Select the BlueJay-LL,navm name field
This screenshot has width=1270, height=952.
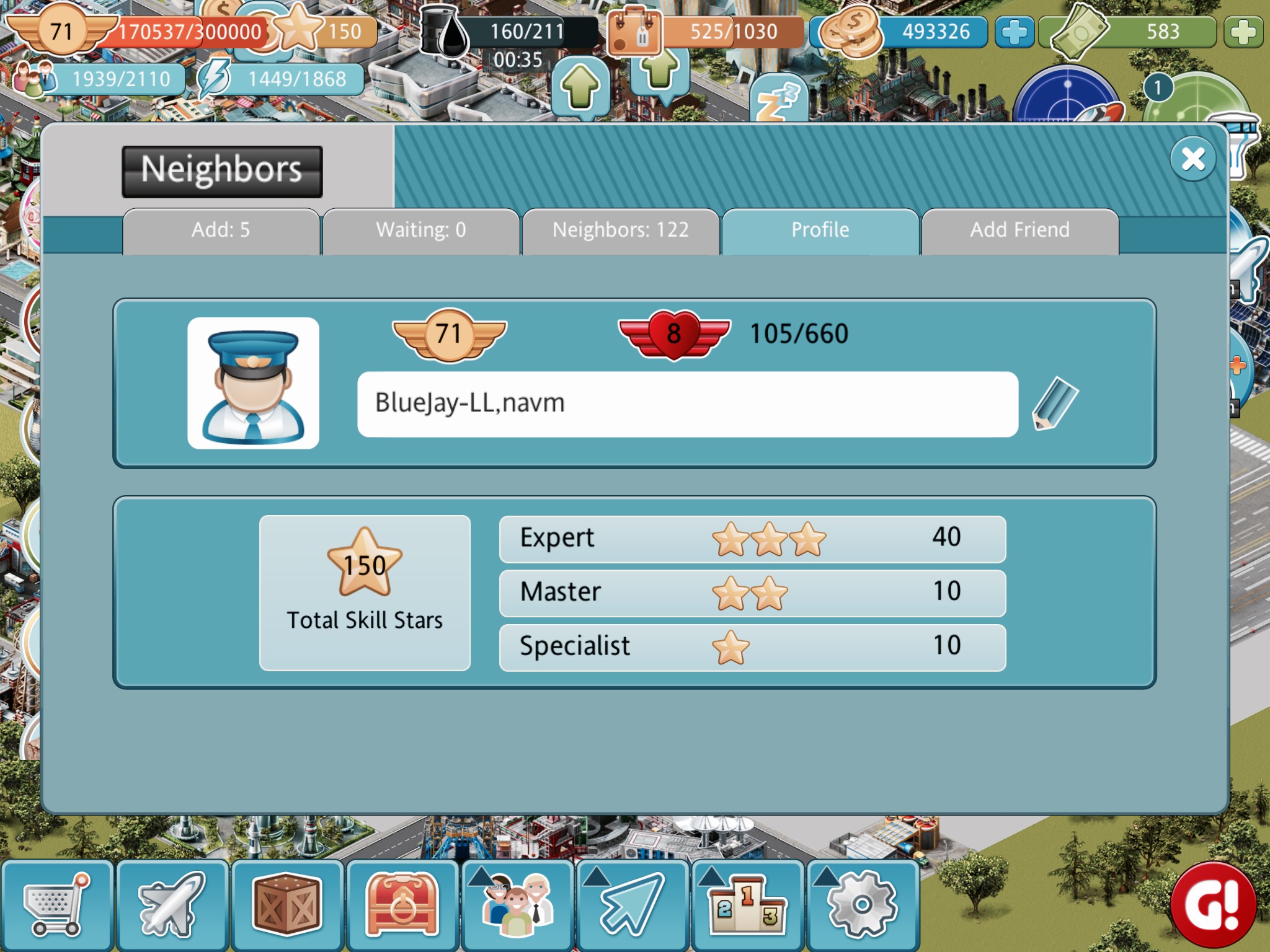click(687, 404)
